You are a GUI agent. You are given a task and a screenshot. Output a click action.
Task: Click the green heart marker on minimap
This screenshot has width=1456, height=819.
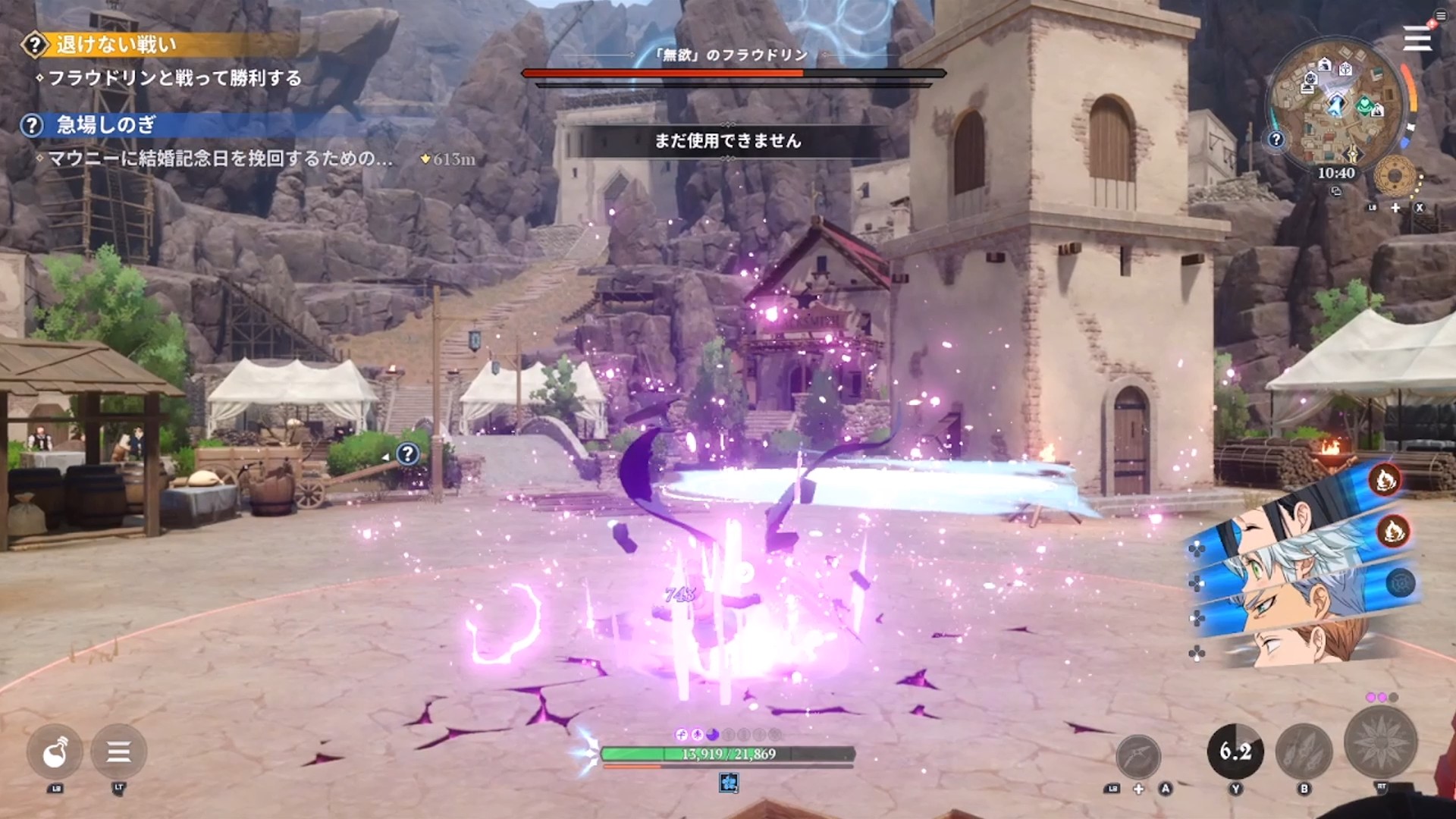pyautogui.click(x=1364, y=104)
